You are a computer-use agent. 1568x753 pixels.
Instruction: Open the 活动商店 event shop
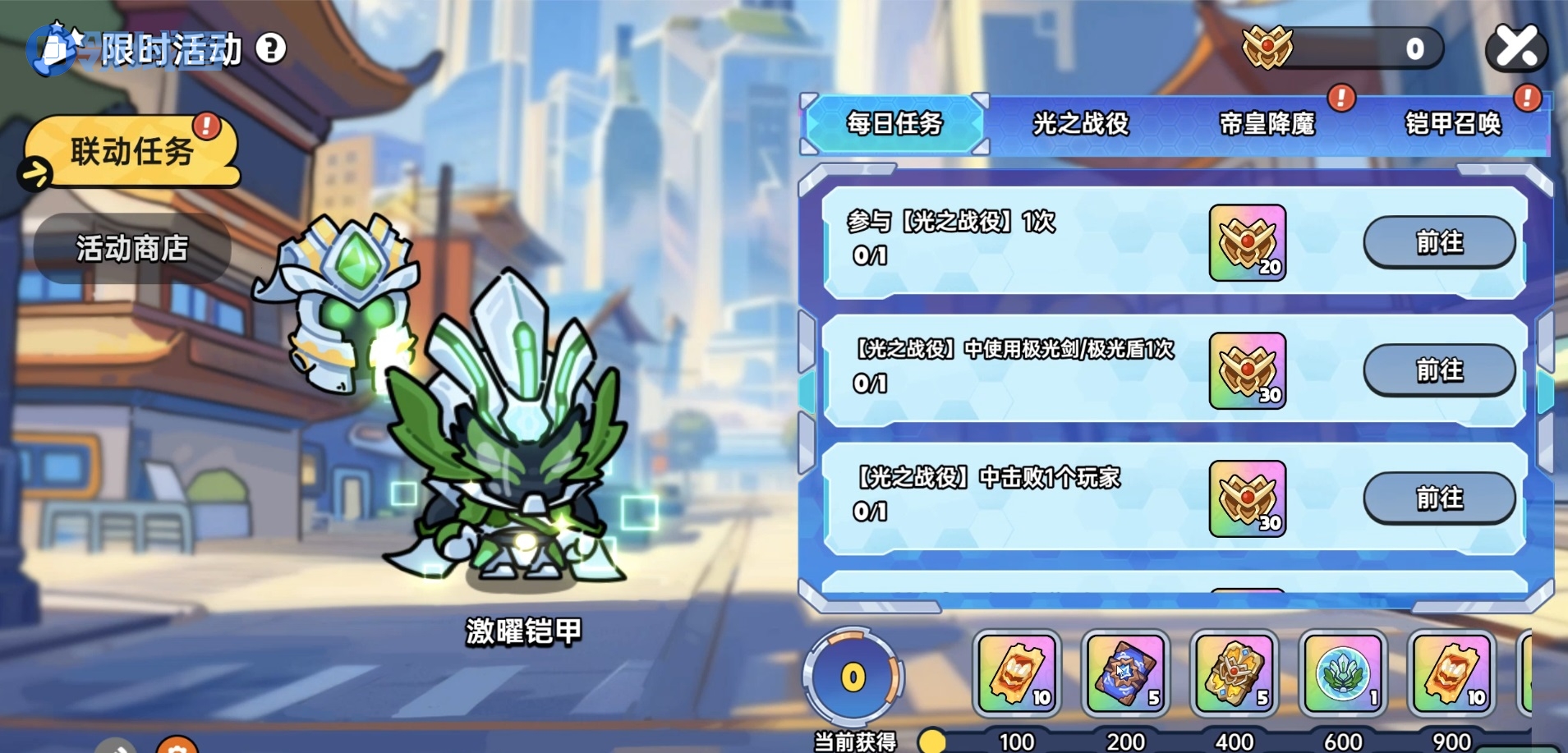click(131, 248)
